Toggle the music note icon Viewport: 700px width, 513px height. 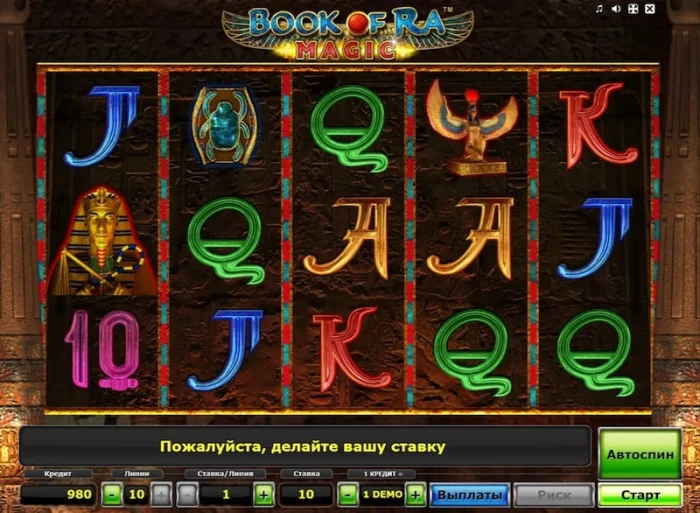(x=598, y=10)
